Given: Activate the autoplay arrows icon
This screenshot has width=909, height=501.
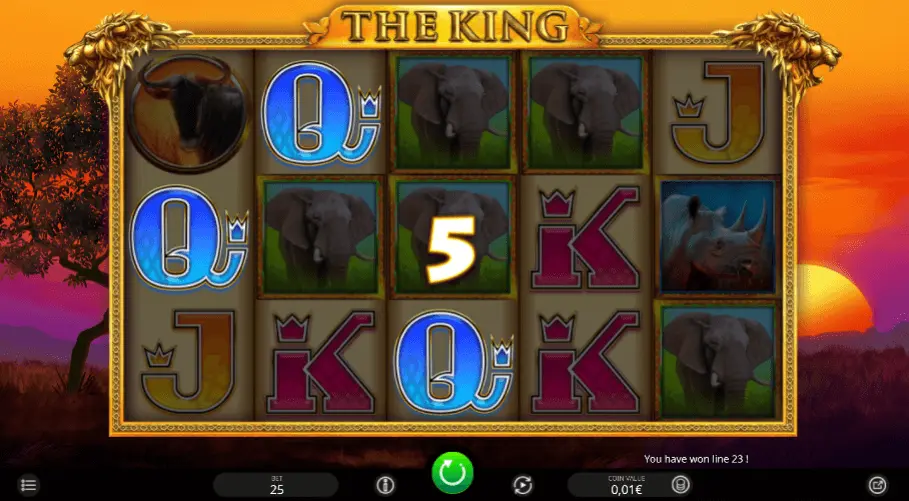Looking at the screenshot, I should (x=522, y=485).
